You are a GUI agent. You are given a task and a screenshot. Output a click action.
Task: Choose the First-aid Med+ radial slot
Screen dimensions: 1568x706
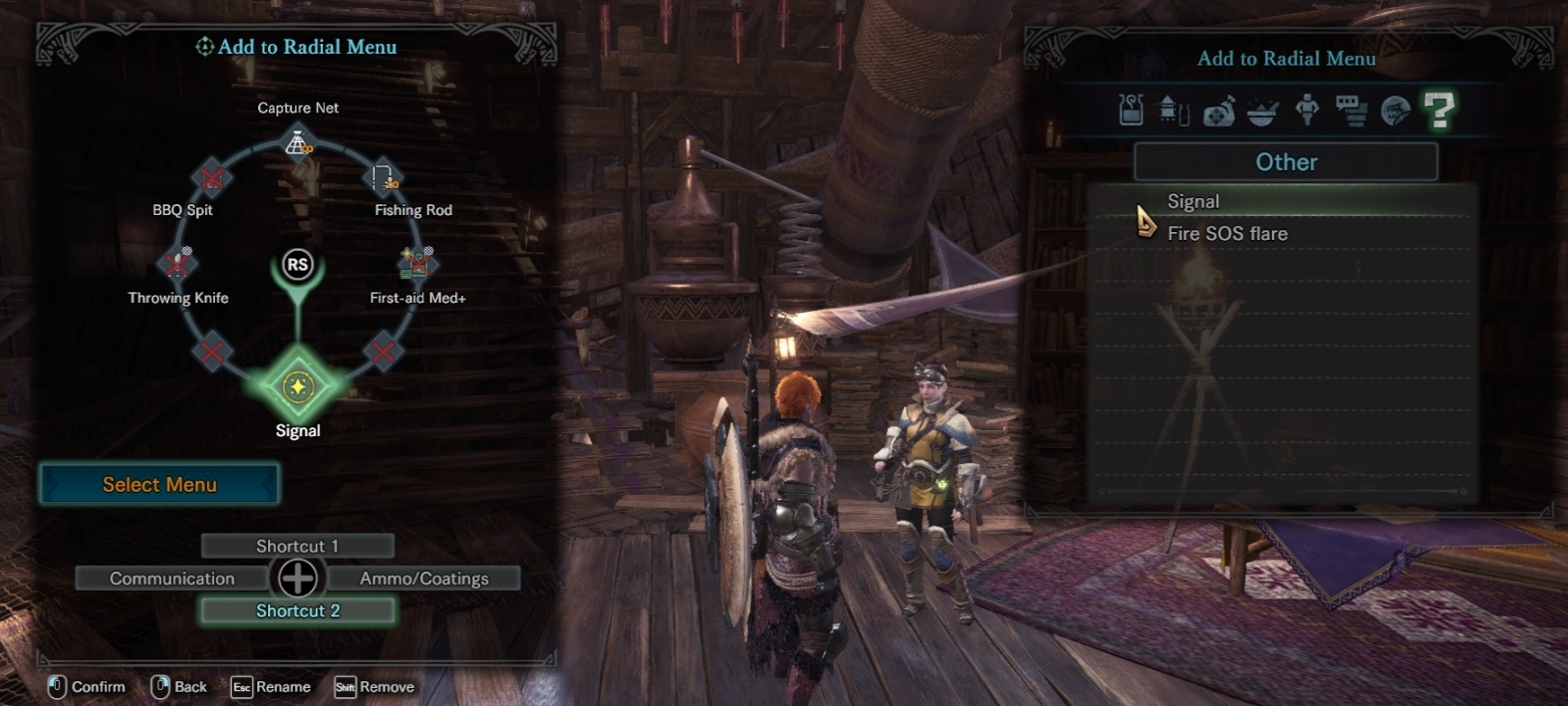click(x=417, y=263)
